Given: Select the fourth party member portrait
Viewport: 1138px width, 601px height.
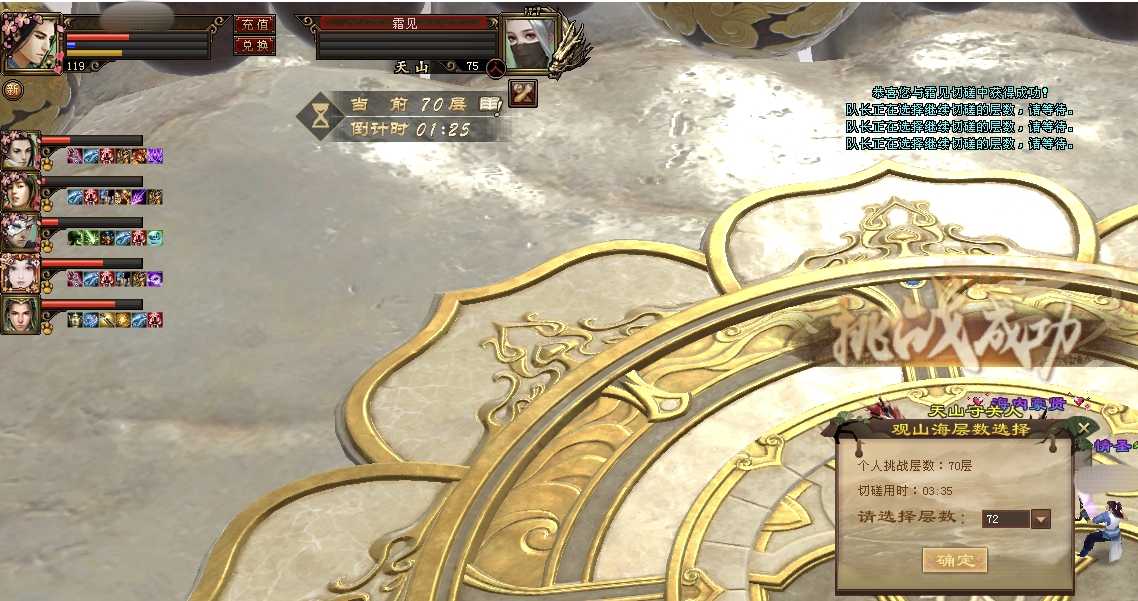Looking at the screenshot, I should click(x=18, y=273).
